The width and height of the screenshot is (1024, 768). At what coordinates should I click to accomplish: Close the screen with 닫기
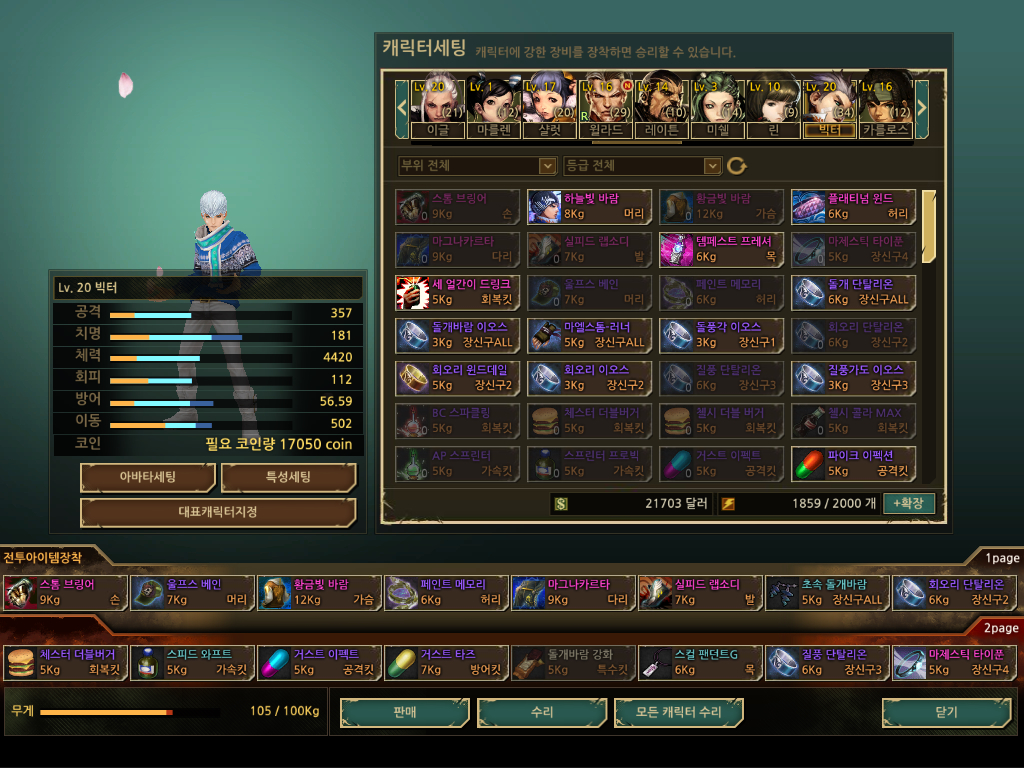click(x=945, y=713)
